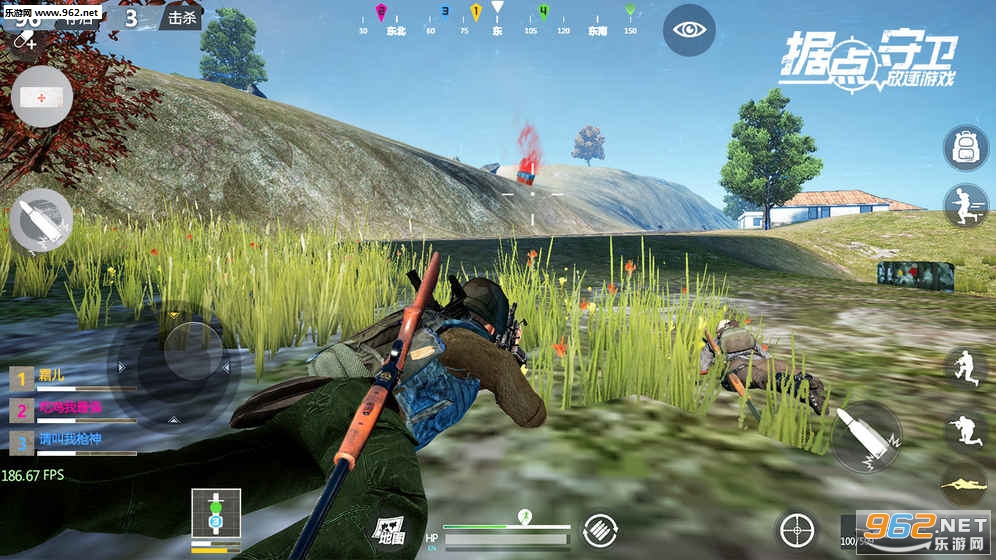The height and width of the screenshot is (560, 996).
Task: Reload the weapon with the magazine icon
Action: 600,529
